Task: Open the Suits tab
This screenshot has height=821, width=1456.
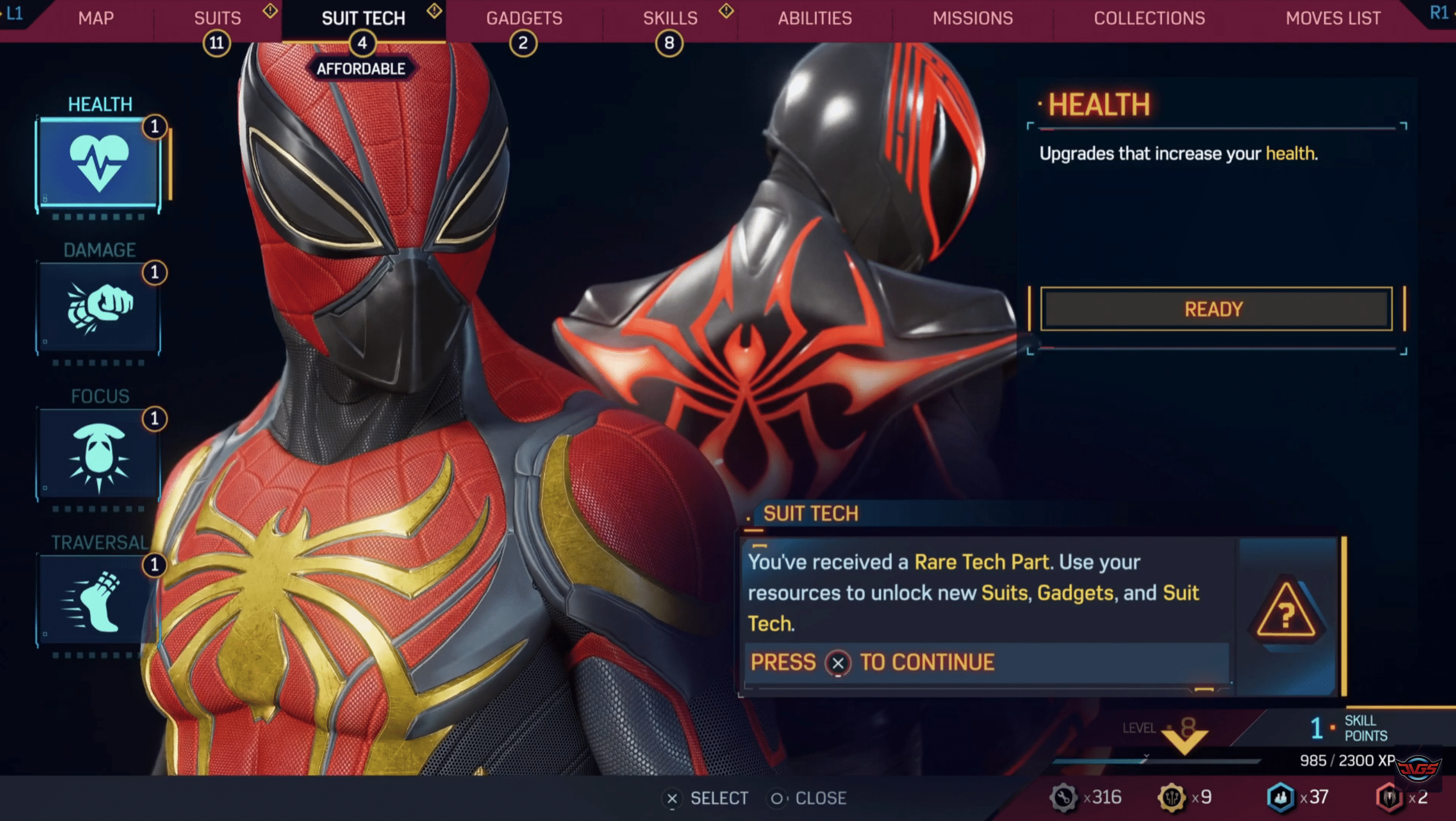Action: [x=217, y=18]
